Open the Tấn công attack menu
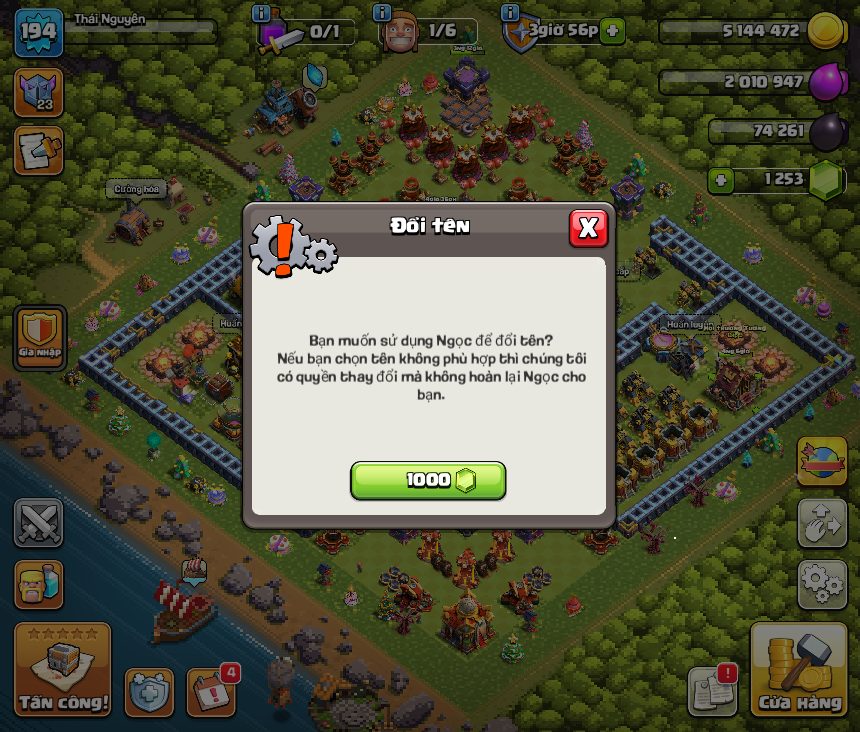 (x=62, y=670)
